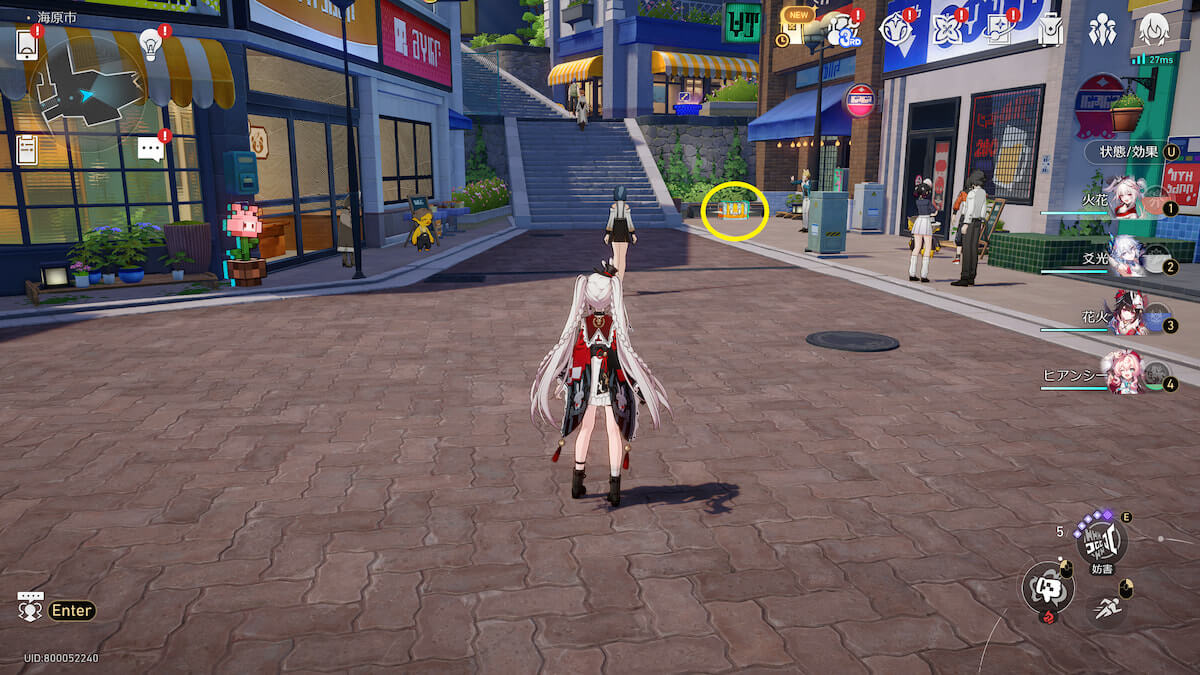Activate the 妨害 technique skill icon
The width and height of the screenshot is (1200, 675).
click(x=1102, y=541)
